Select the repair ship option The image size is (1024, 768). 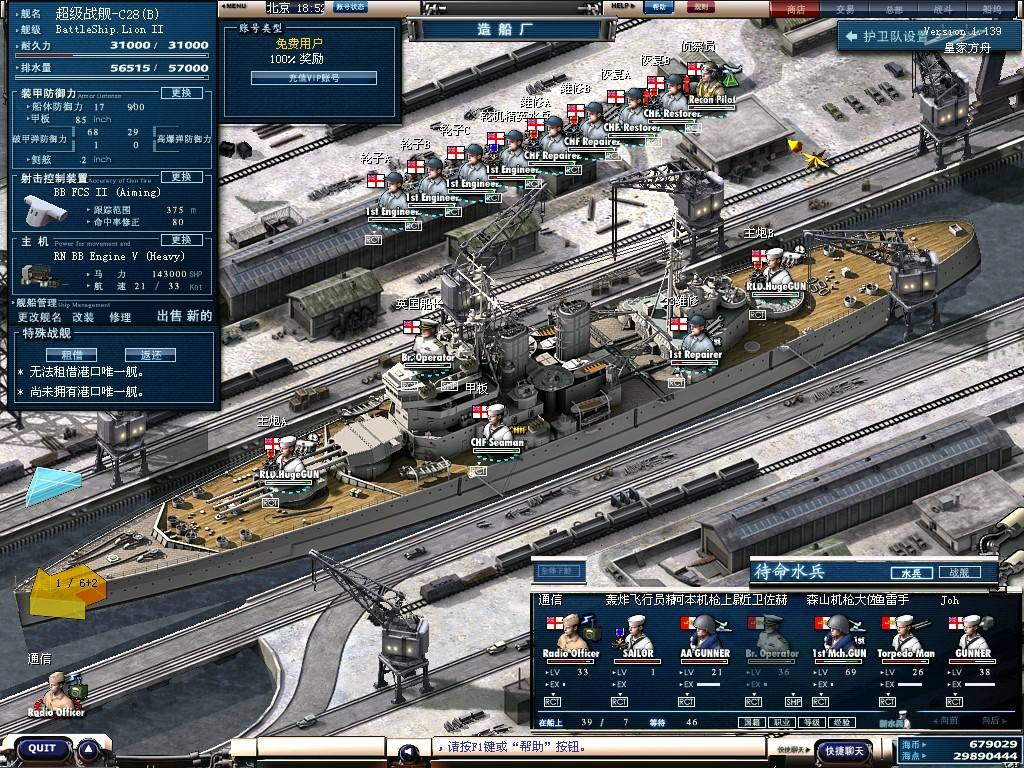(x=120, y=316)
